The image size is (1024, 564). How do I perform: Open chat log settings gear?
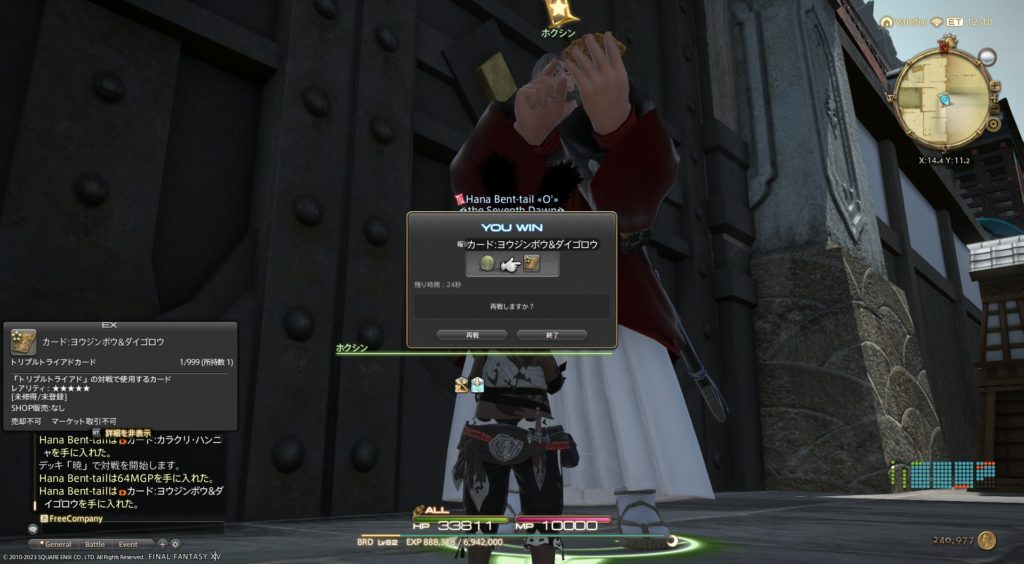pyautogui.click(x=175, y=544)
